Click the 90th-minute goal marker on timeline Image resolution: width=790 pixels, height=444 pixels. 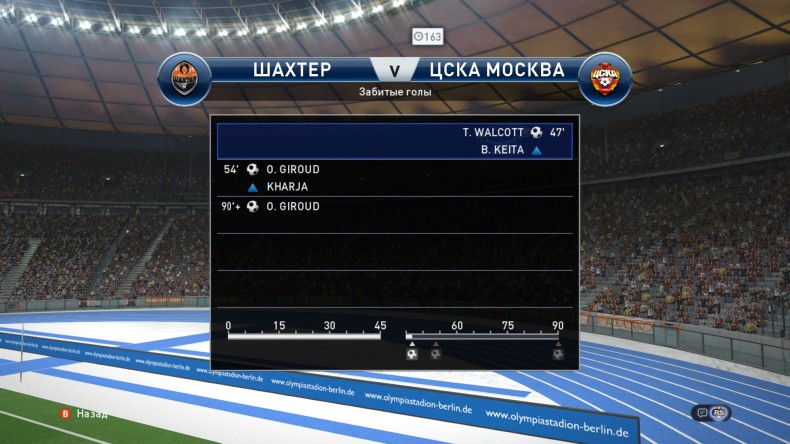558,353
